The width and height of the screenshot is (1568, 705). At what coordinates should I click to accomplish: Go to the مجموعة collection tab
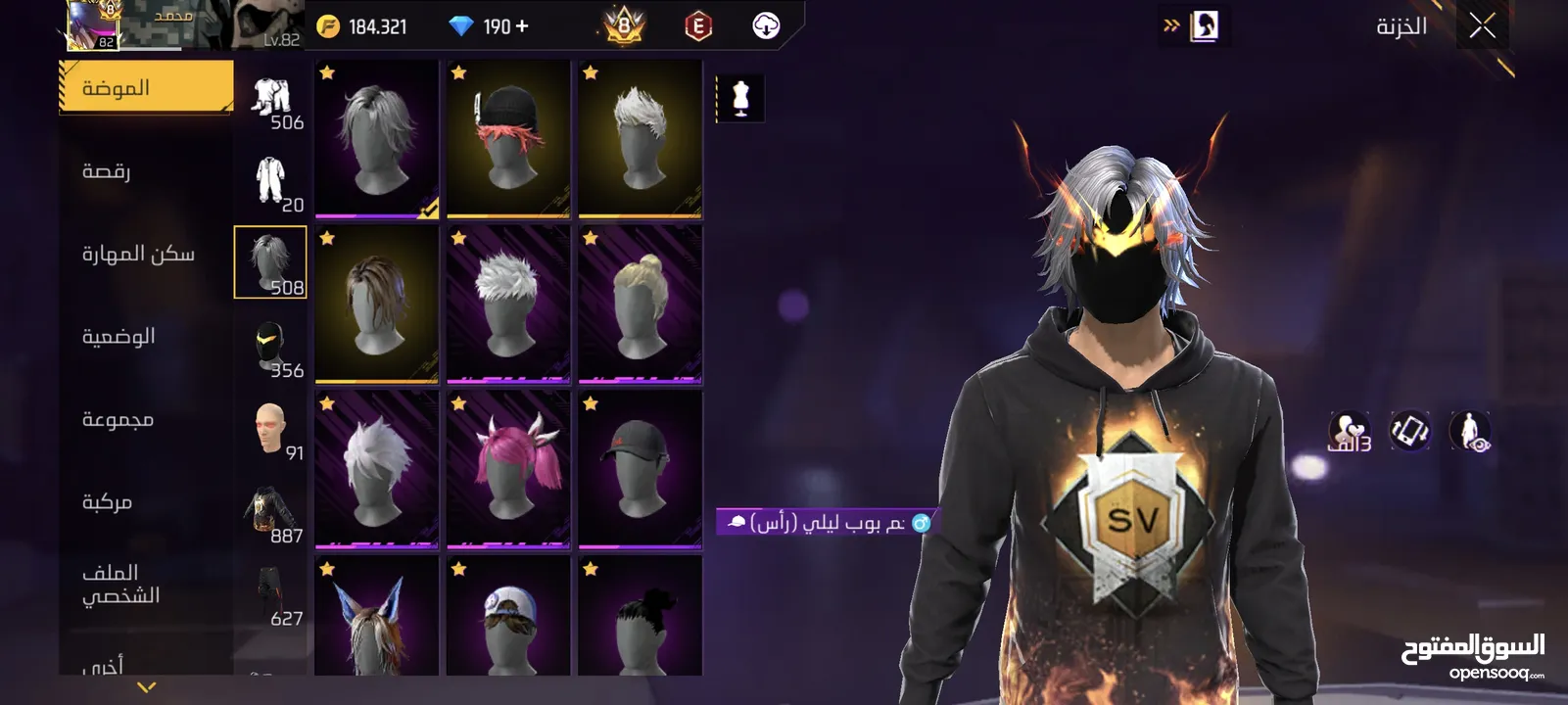118,420
